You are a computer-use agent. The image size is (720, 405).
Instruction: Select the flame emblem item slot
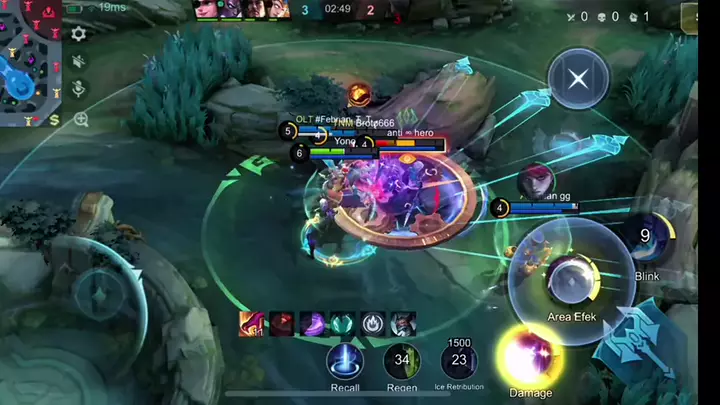[373, 323]
